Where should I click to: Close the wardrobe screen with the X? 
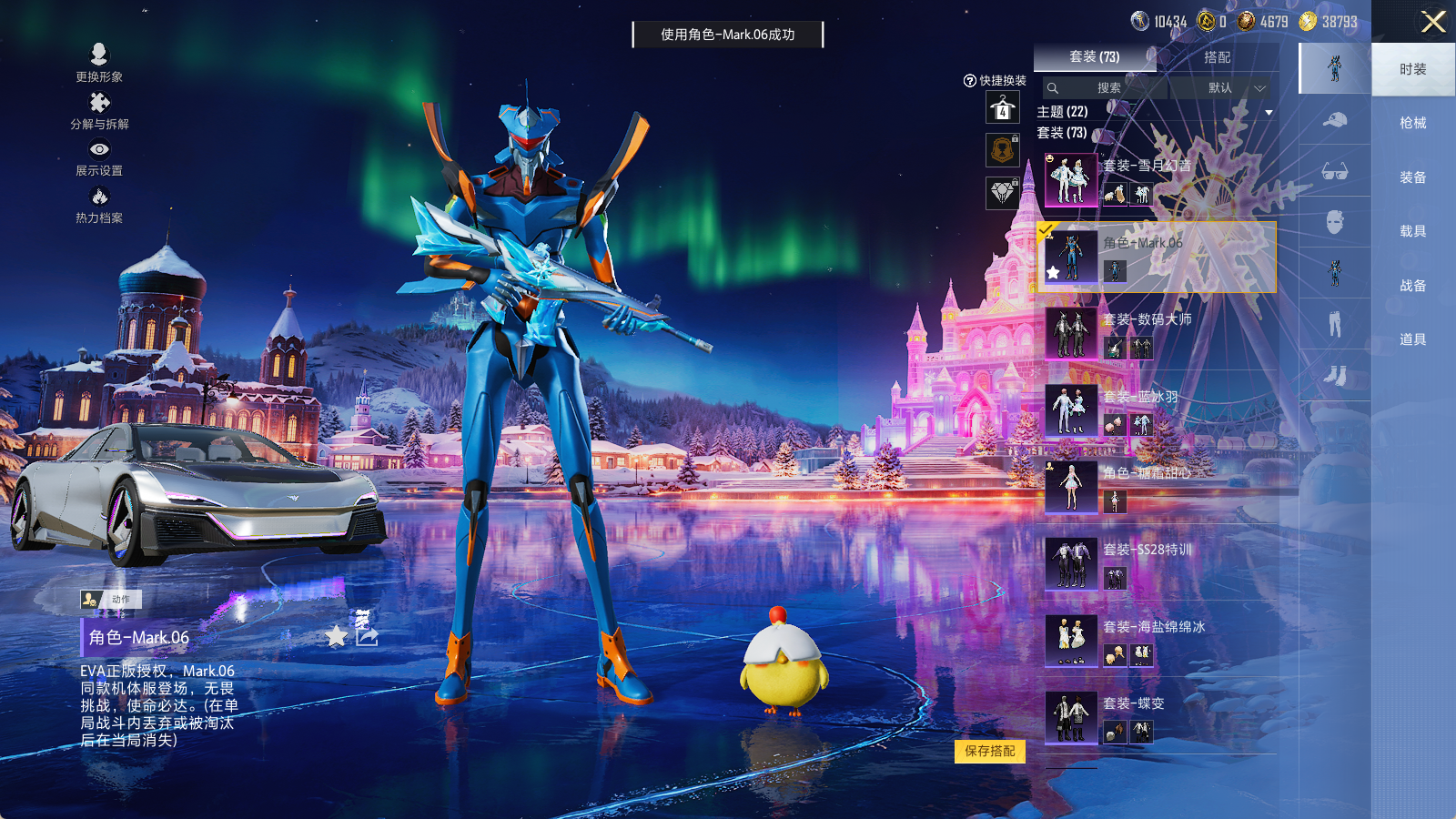coord(1433,22)
